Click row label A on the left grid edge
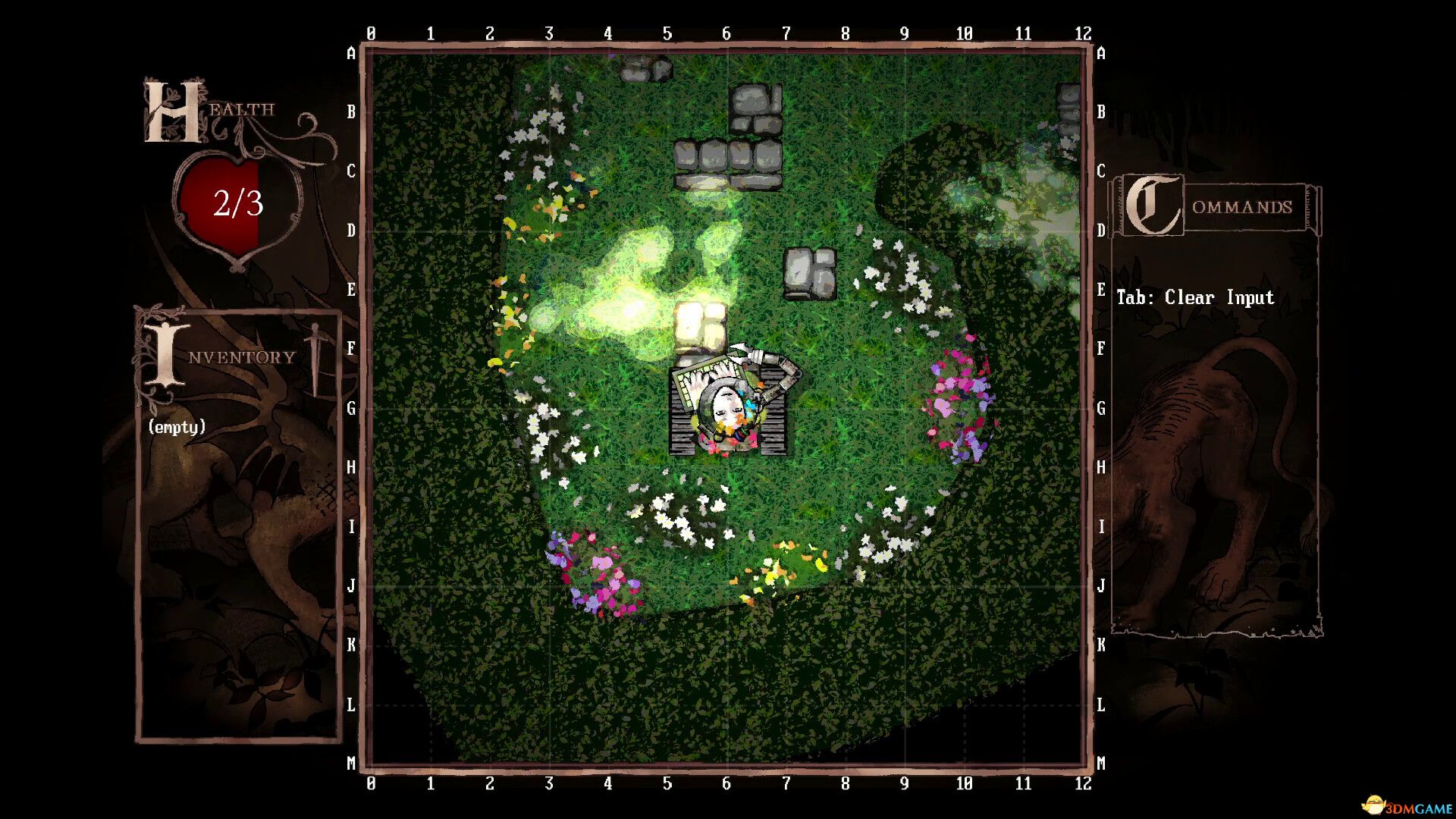Image resolution: width=1456 pixels, height=819 pixels. (351, 54)
